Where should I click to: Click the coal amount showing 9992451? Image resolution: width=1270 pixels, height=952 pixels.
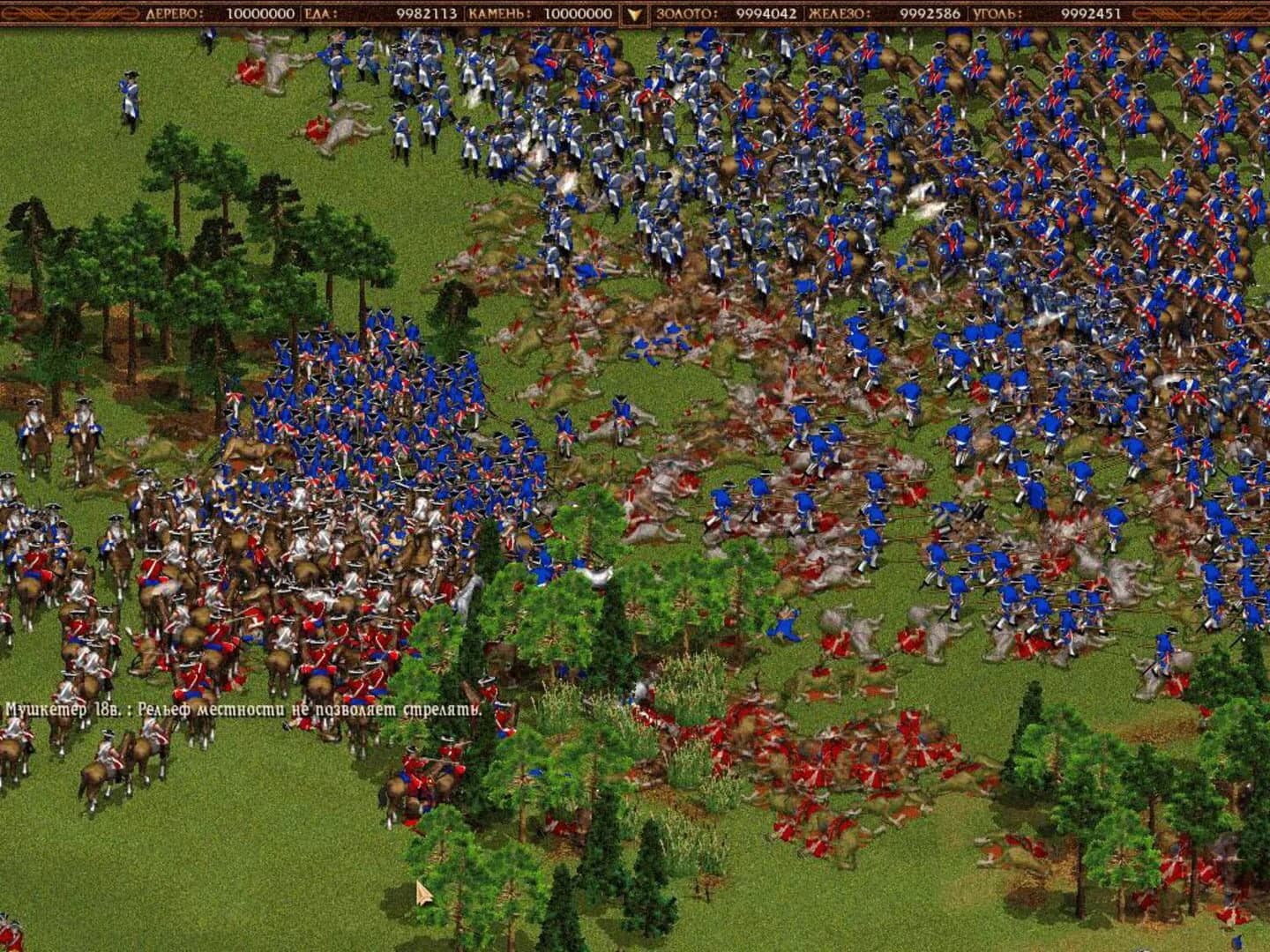(x=1091, y=12)
